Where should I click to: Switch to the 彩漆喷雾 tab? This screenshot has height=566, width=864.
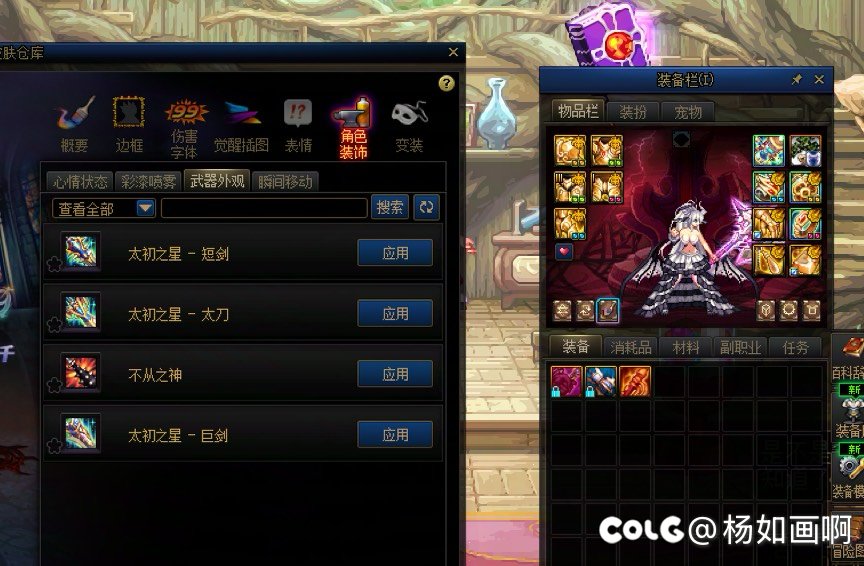148,181
